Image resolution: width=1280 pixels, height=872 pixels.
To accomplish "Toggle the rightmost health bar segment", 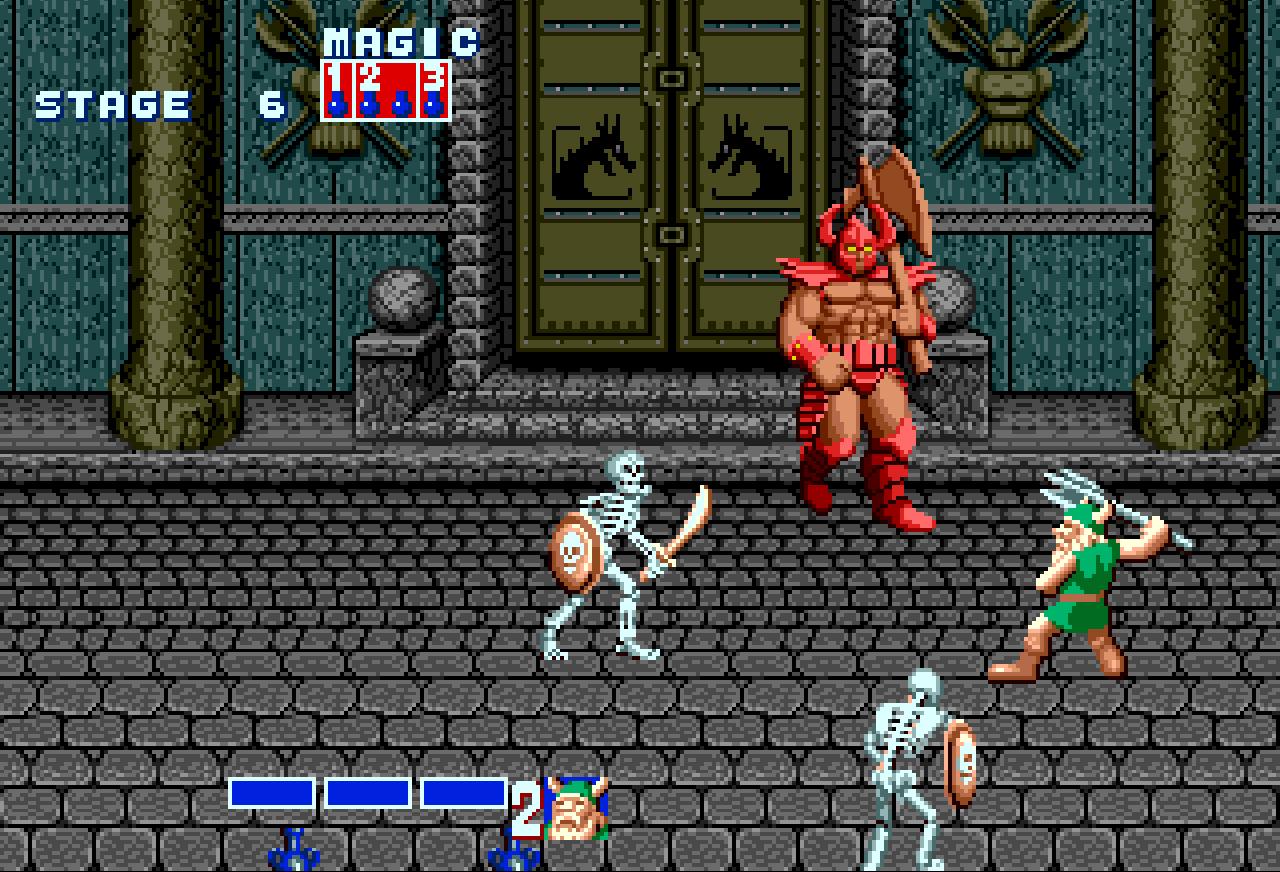I will (x=461, y=794).
